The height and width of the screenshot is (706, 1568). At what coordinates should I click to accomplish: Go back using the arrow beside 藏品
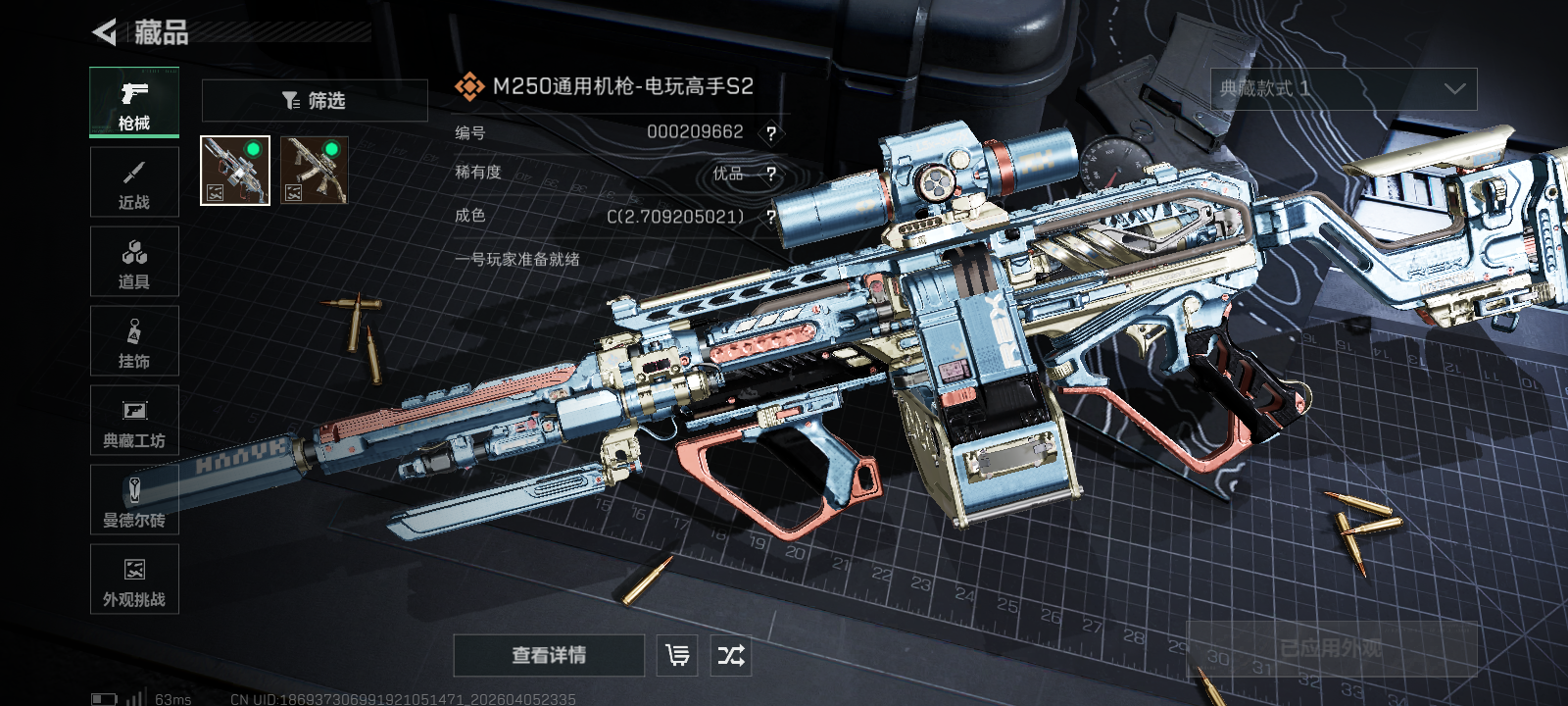point(104,32)
